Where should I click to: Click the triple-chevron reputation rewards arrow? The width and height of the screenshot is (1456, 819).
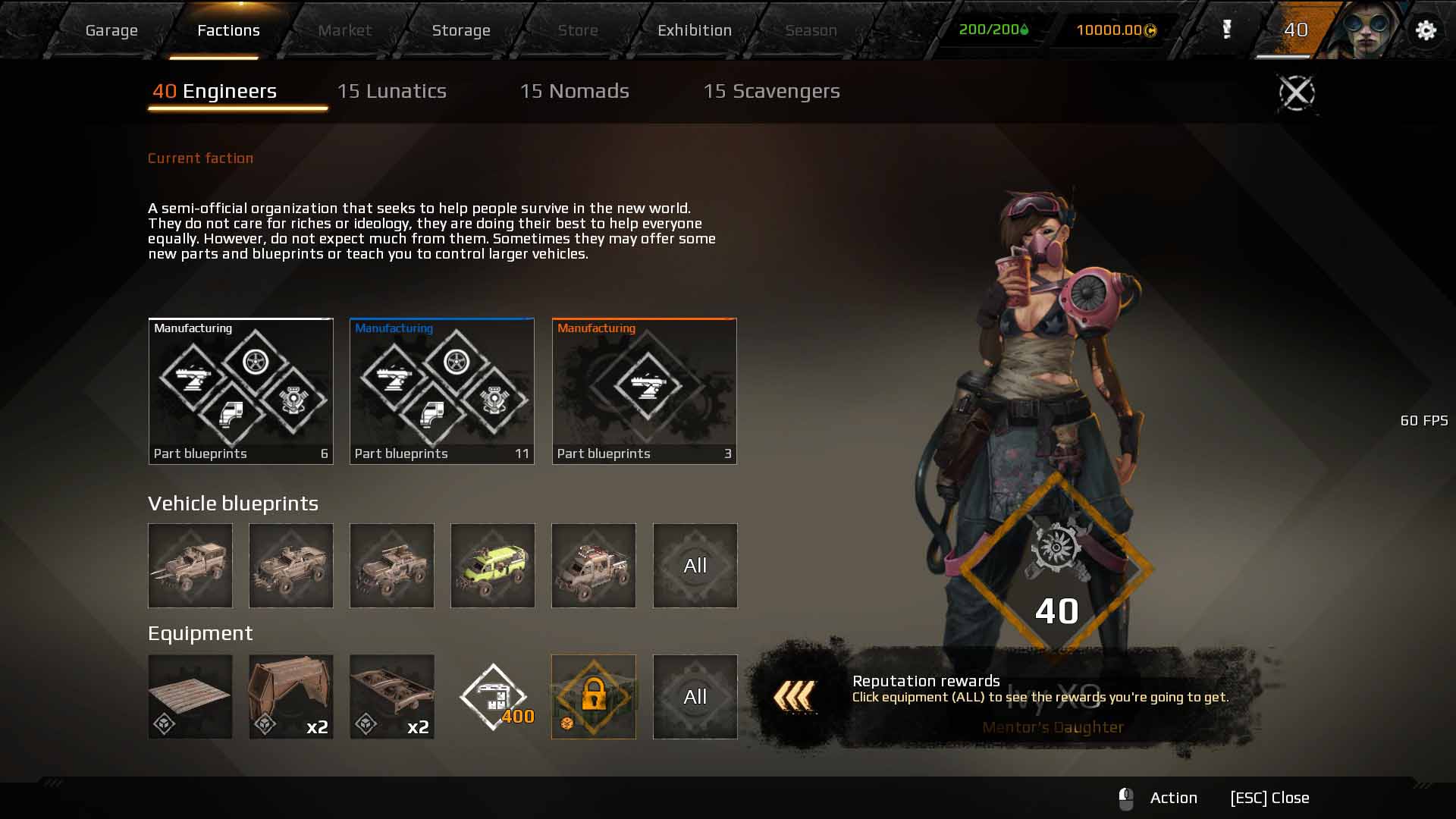click(x=794, y=696)
